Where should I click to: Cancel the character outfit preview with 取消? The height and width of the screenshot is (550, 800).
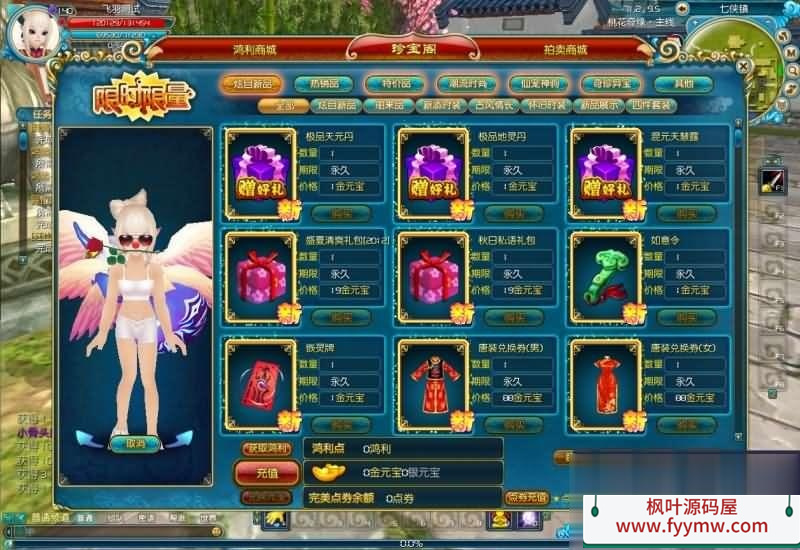pyautogui.click(x=134, y=443)
